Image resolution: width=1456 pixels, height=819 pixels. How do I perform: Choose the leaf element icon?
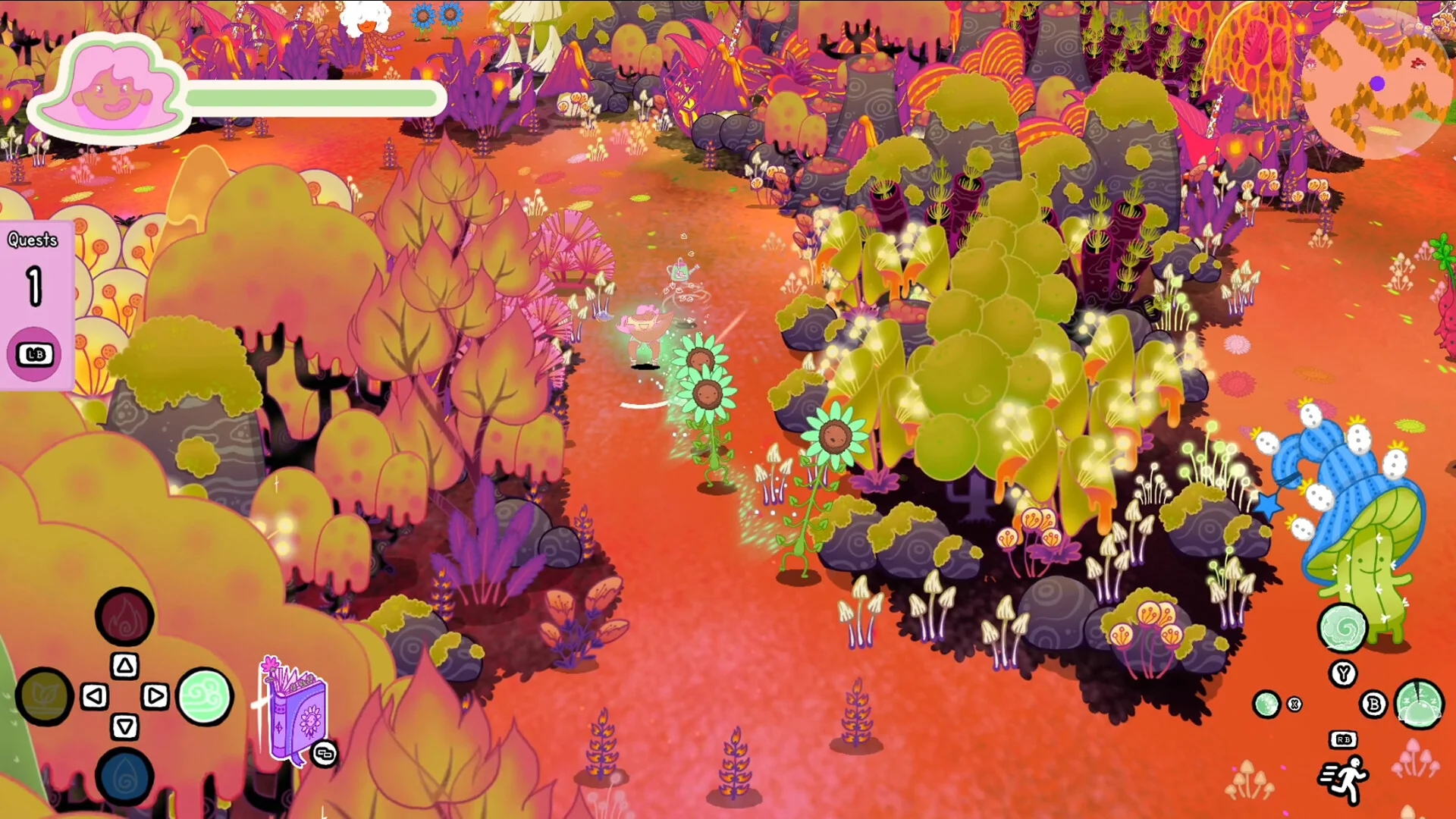tap(44, 696)
